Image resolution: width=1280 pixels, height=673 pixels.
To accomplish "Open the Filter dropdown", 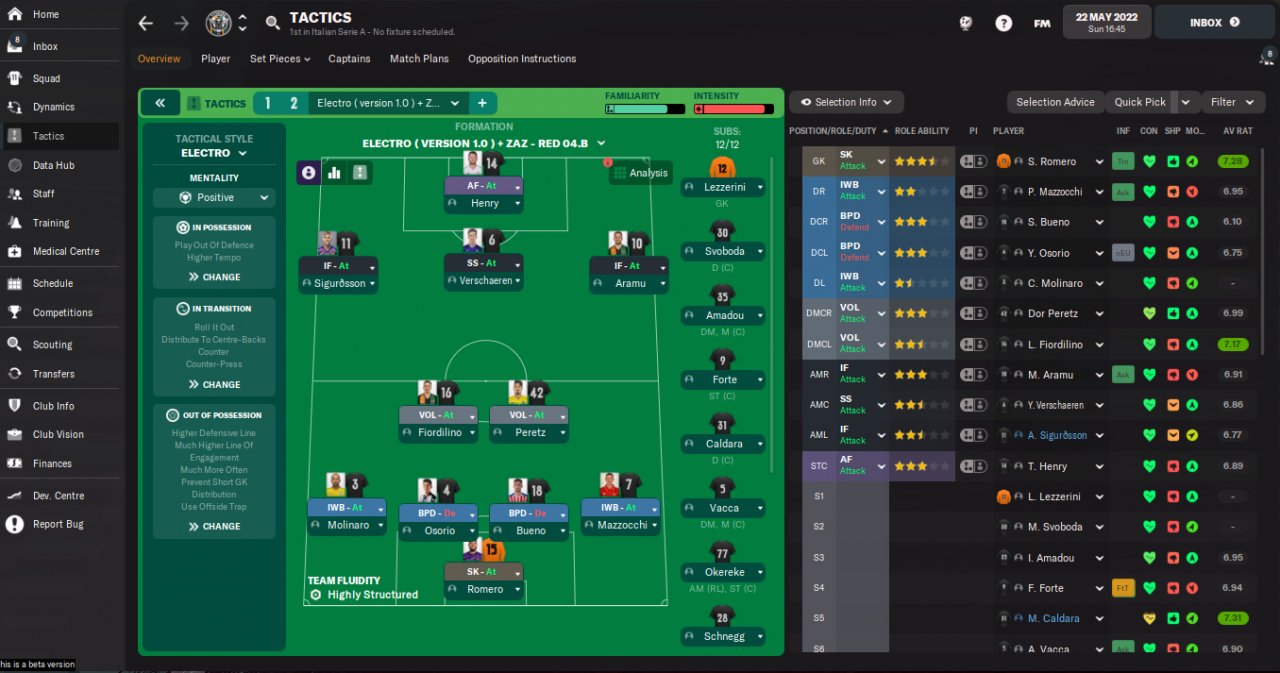I will 1231,102.
